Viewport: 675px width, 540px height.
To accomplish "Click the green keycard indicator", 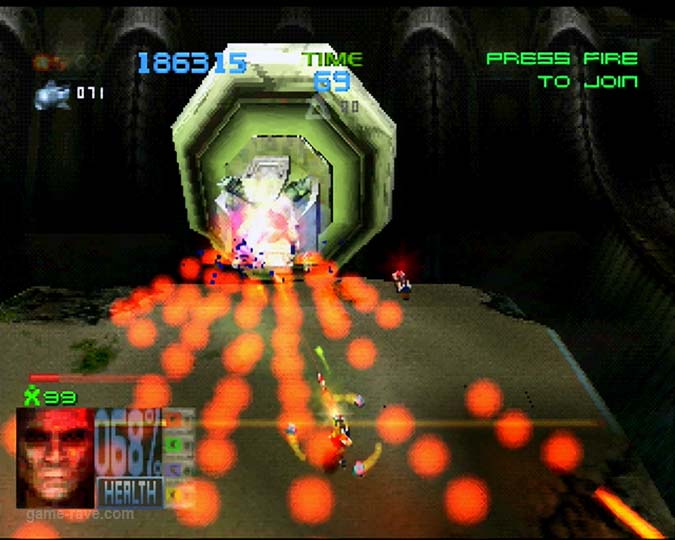I will pos(174,443).
